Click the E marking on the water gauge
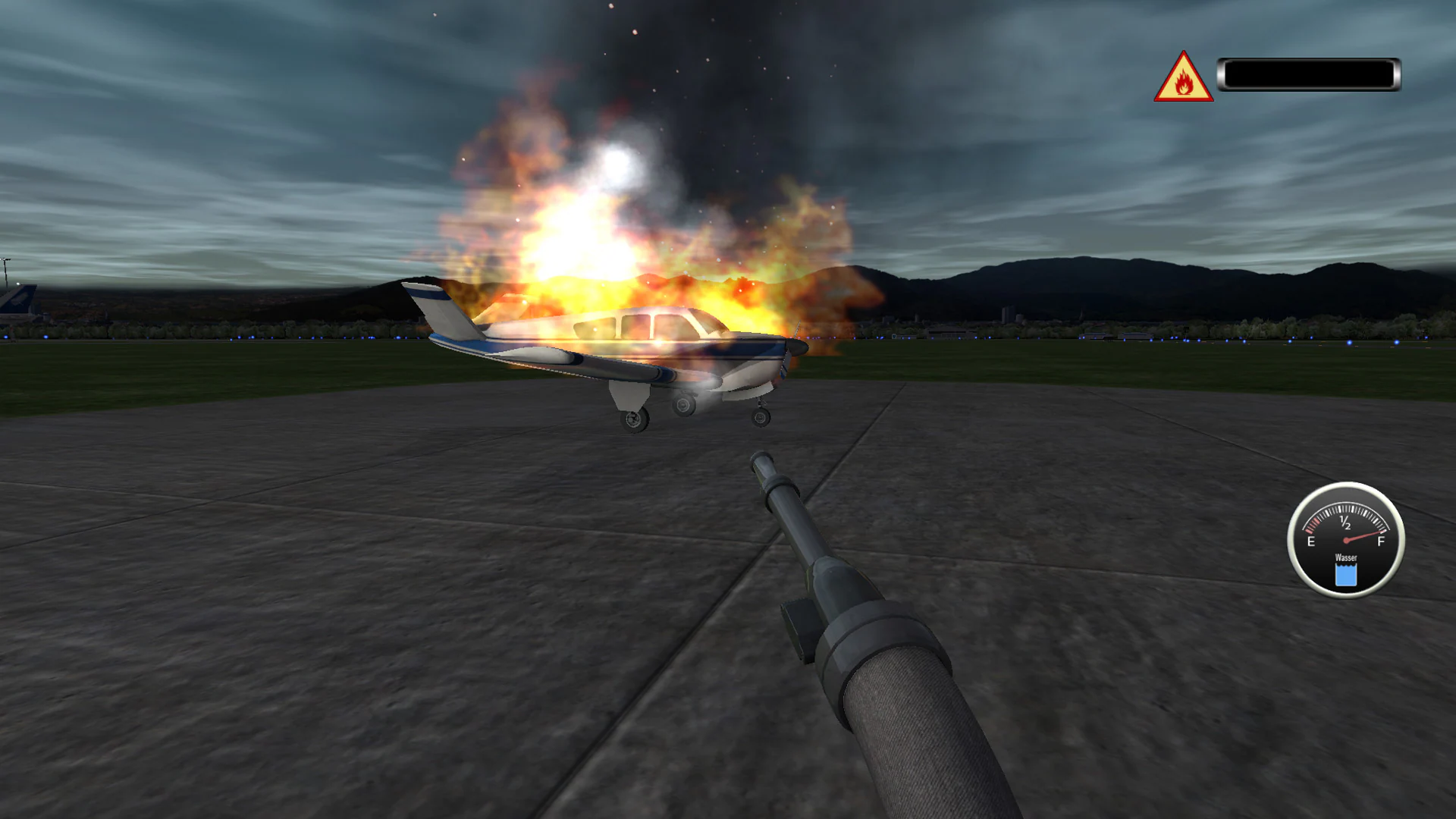The height and width of the screenshot is (819, 1456). pyautogui.click(x=1310, y=541)
